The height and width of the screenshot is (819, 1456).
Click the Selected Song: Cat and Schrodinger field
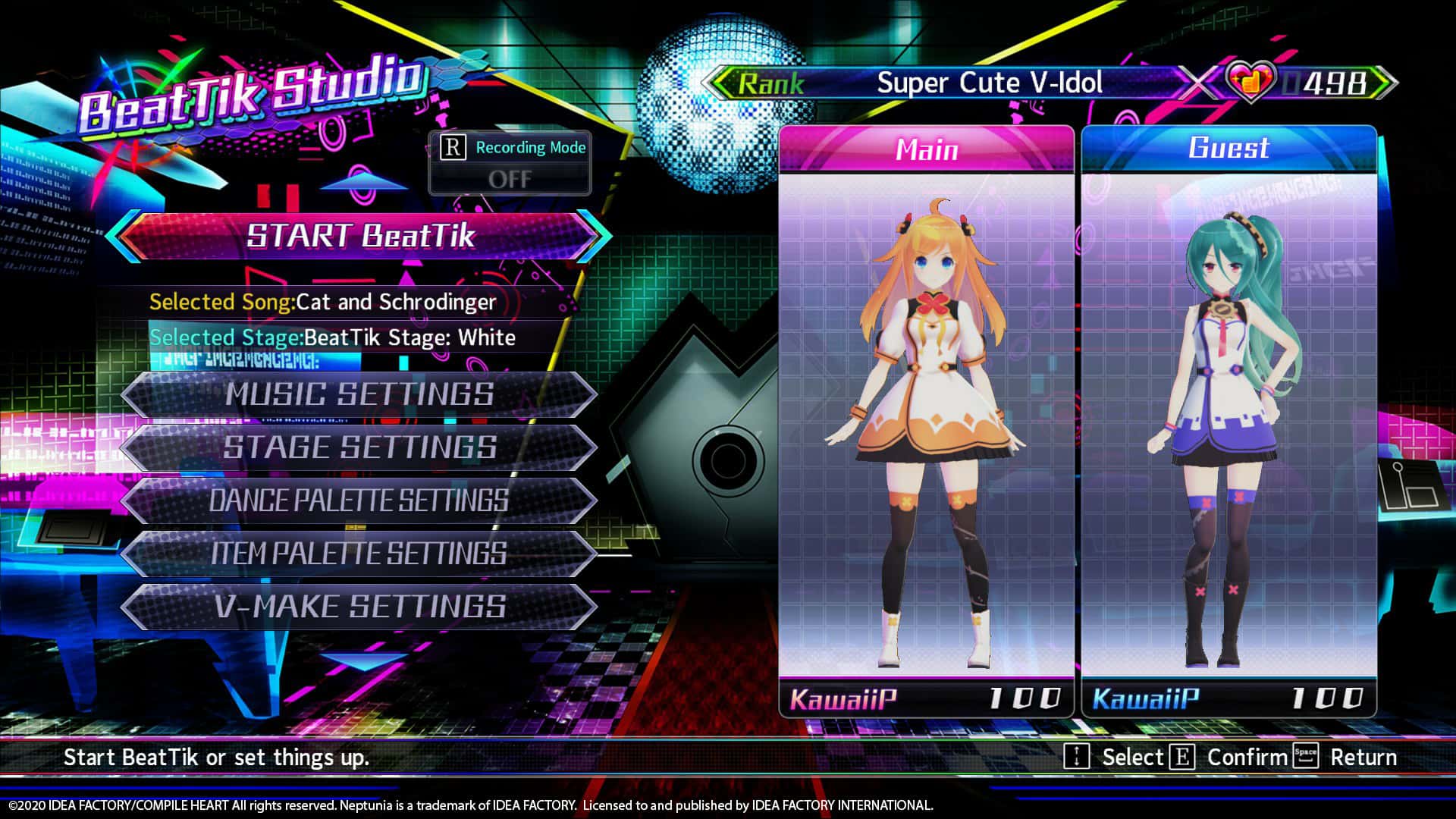point(322,302)
